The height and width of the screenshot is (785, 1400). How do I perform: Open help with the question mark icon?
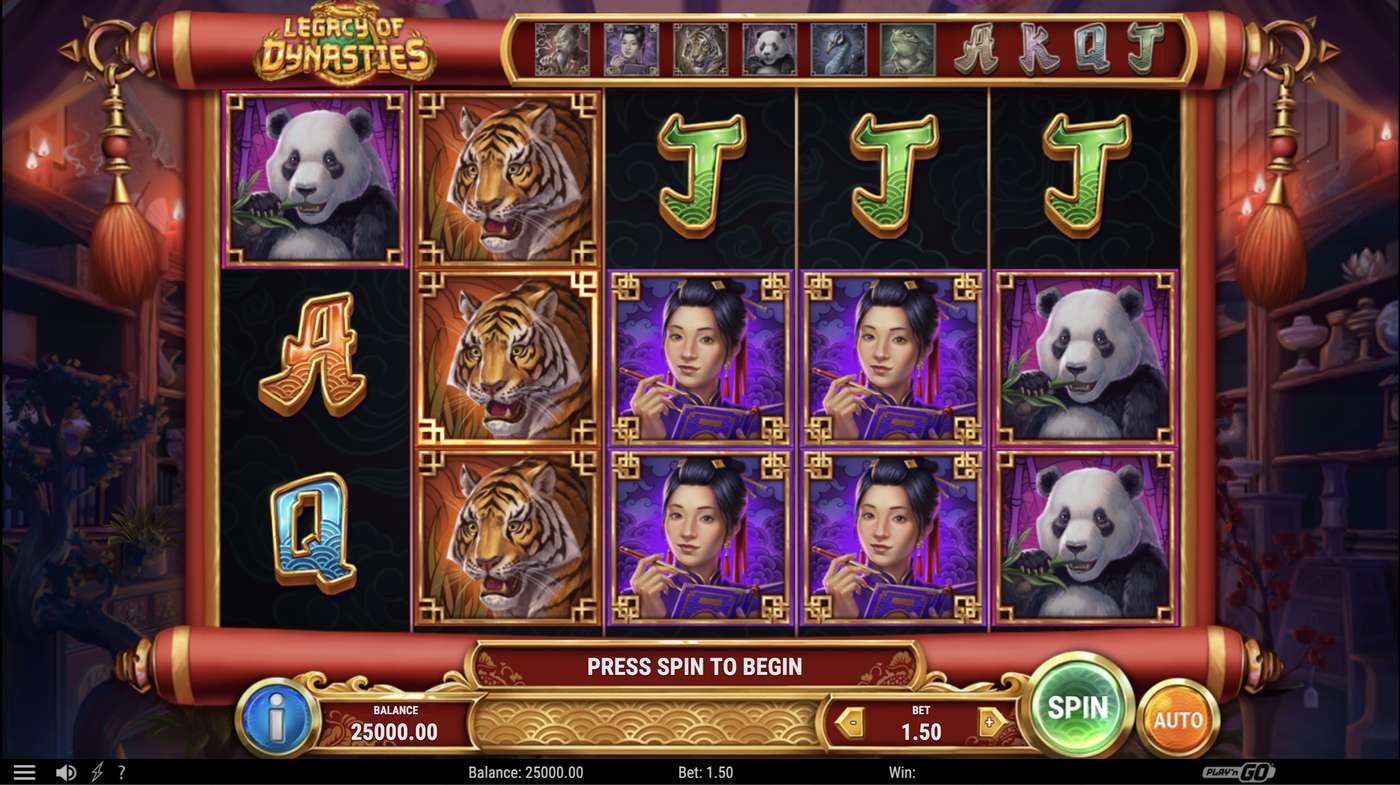click(122, 771)
